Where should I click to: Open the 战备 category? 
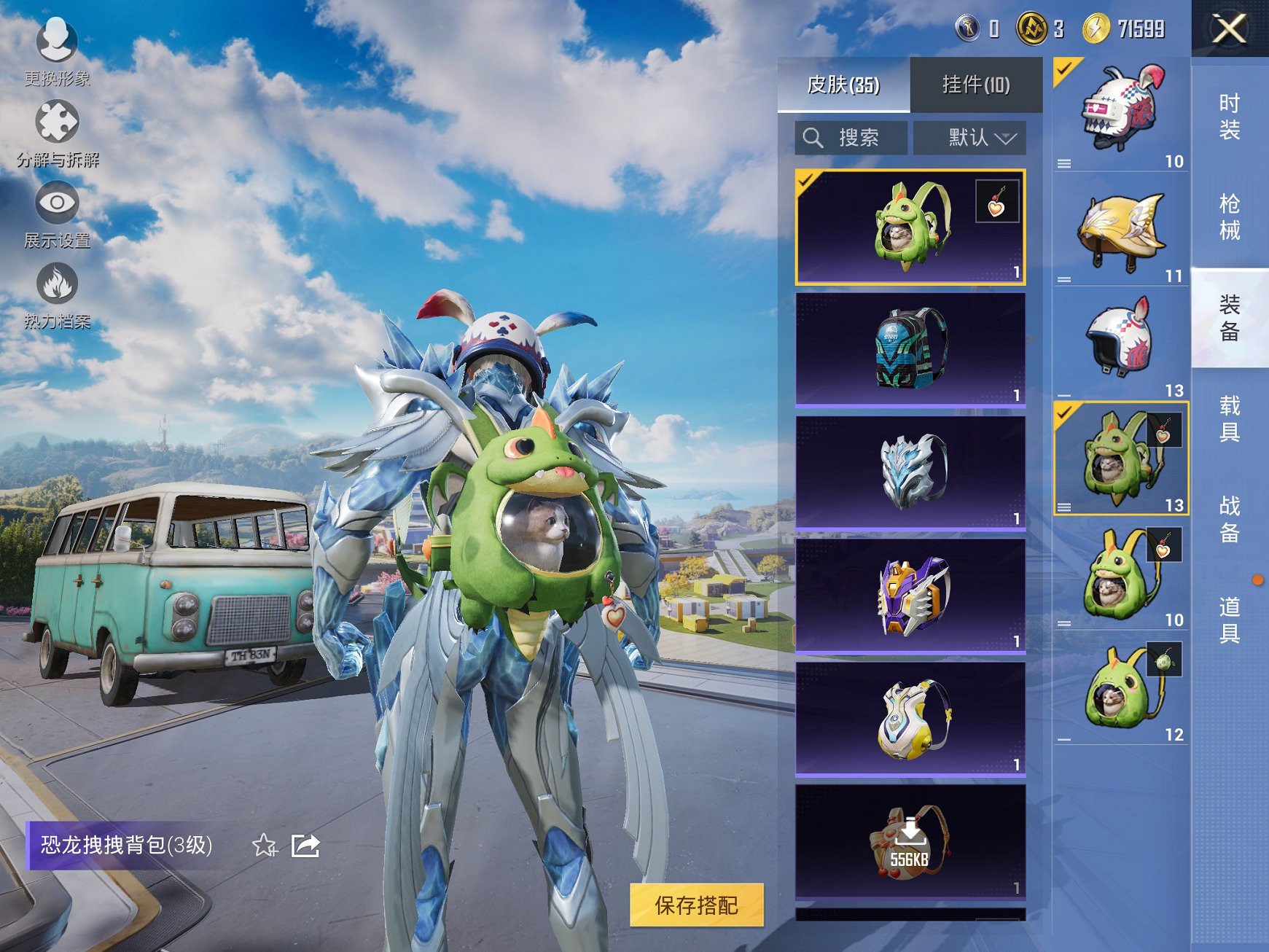click(x=1230, y=519)
